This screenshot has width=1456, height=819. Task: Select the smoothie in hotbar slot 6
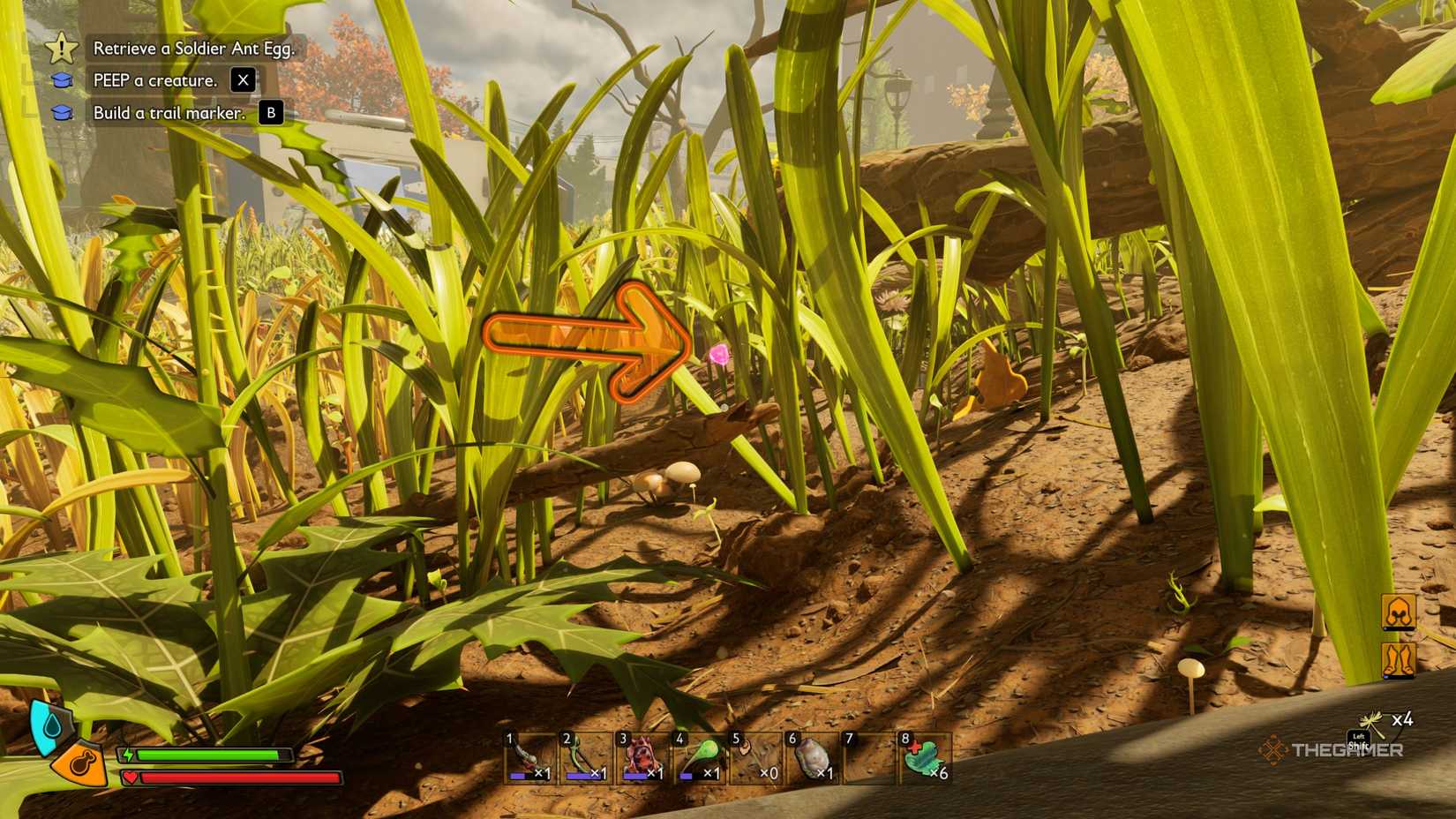point(810,755)
